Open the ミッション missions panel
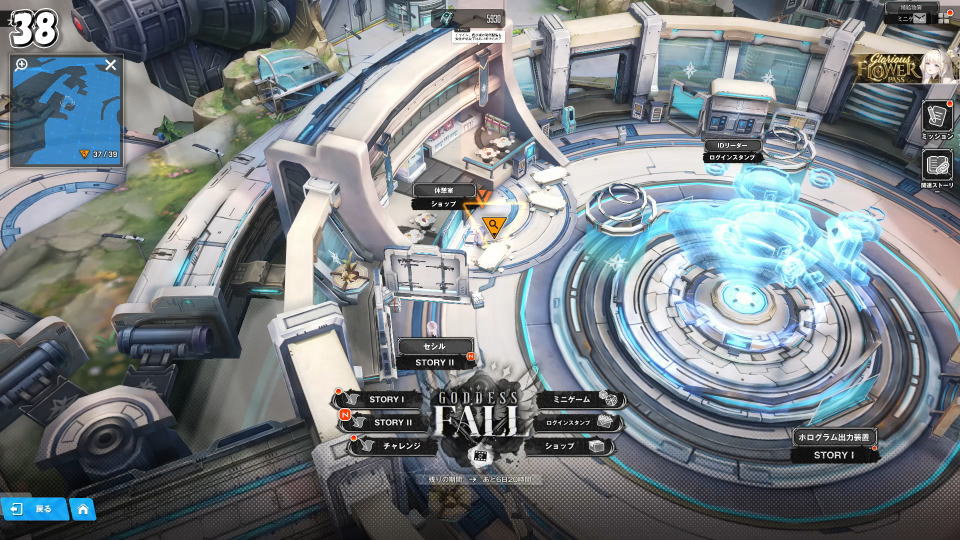The image size is (960, 540). pyautogui.click(x=937, y=120)
